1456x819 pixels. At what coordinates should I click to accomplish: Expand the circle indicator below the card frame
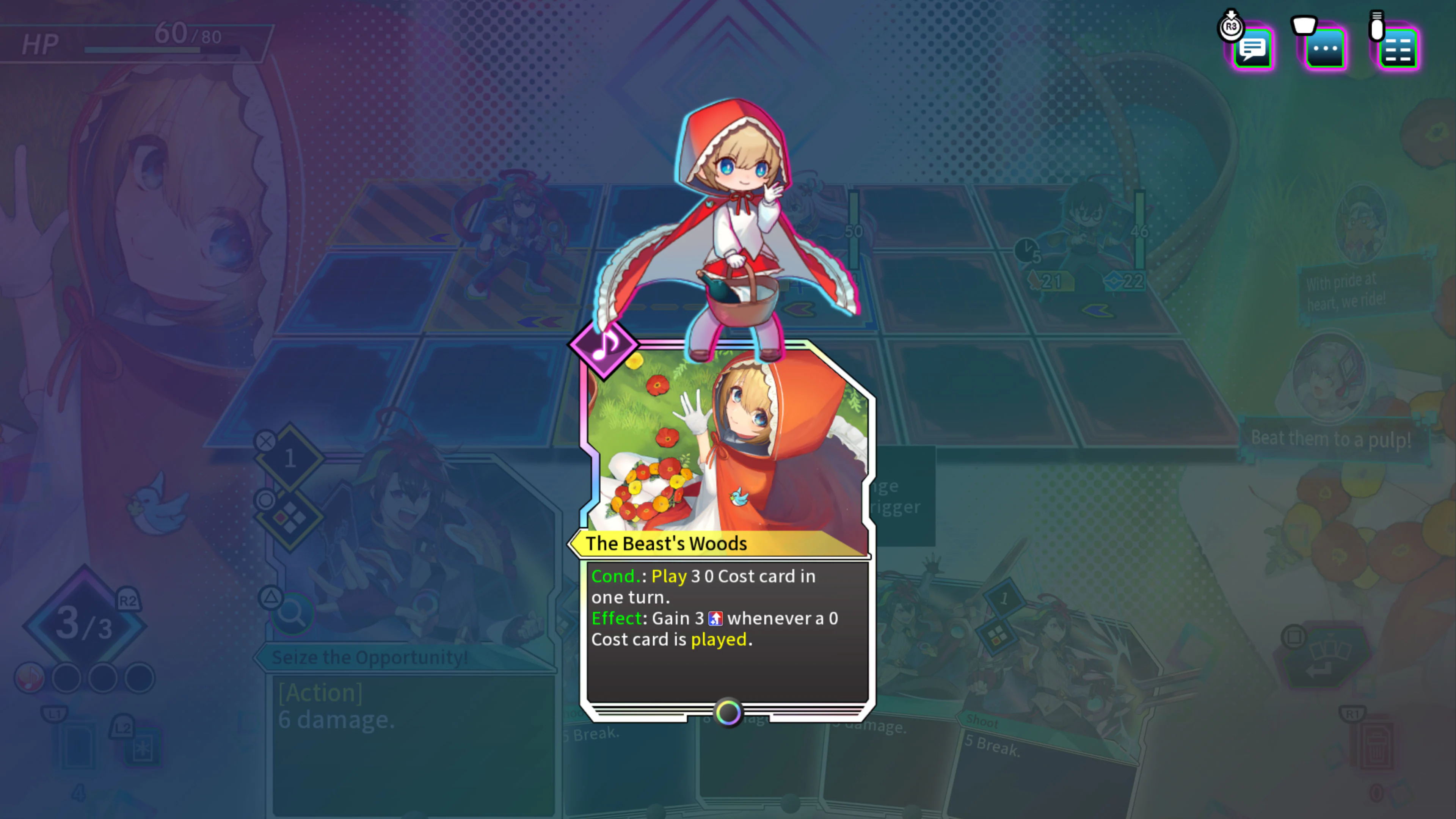pyautogui.click(x=728, y=713)
